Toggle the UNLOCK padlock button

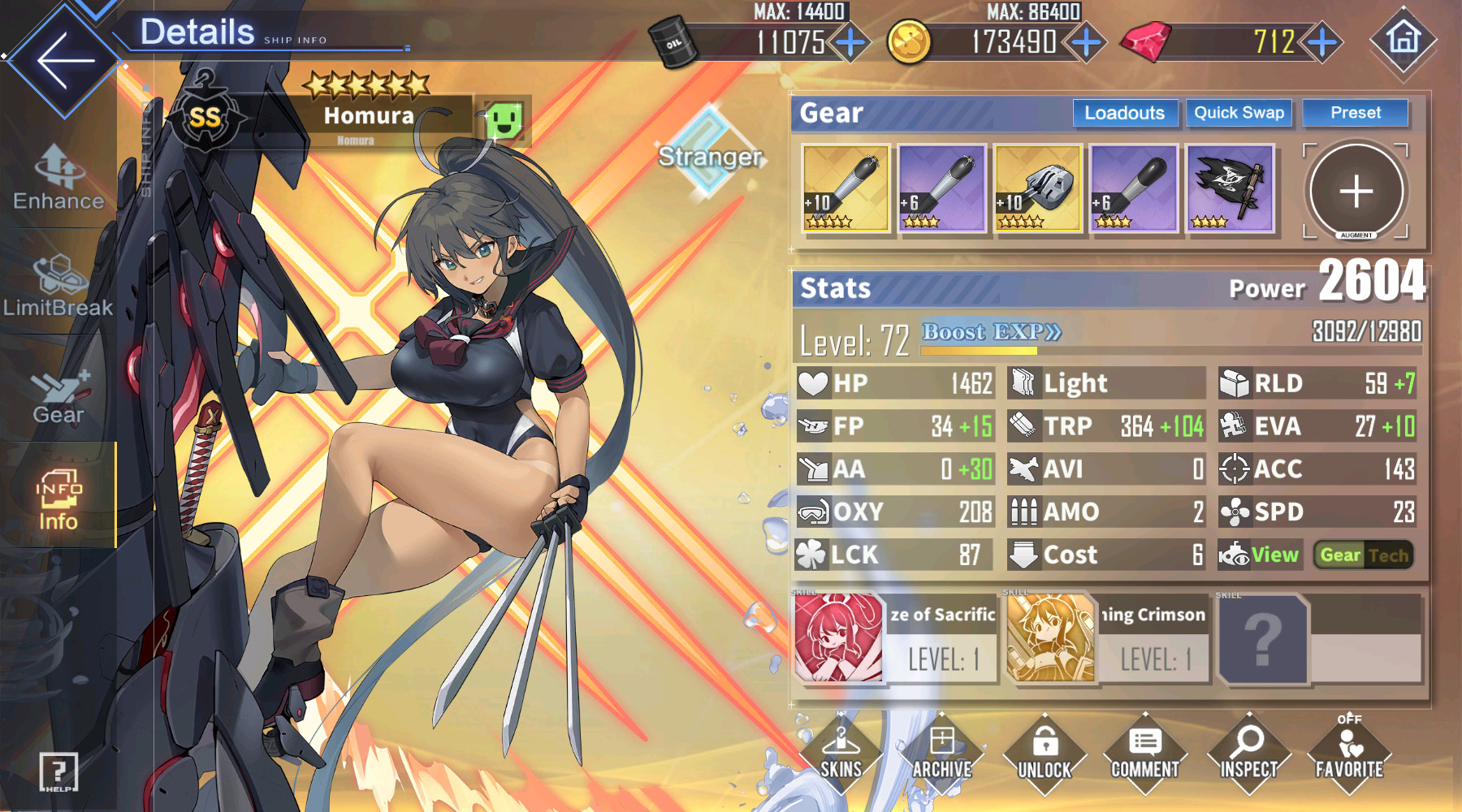click(x=1045, y=754)
